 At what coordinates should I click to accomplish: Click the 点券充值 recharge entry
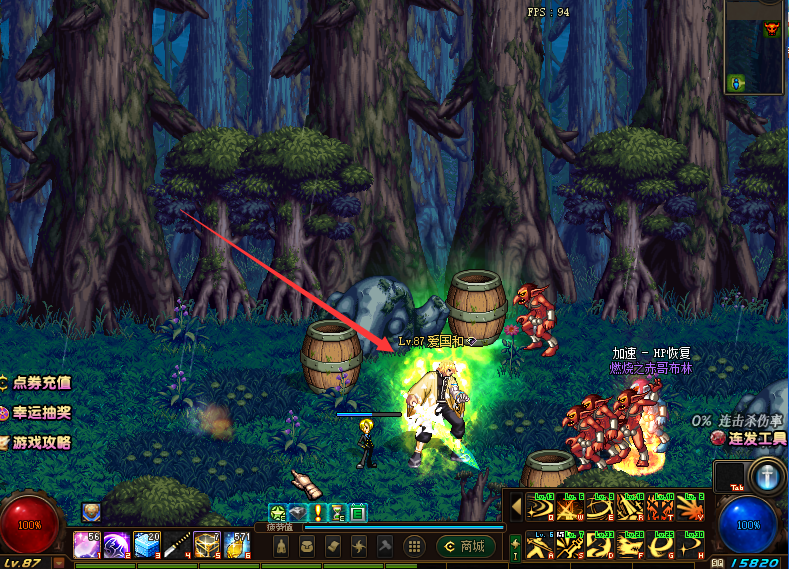click(36, 382)
